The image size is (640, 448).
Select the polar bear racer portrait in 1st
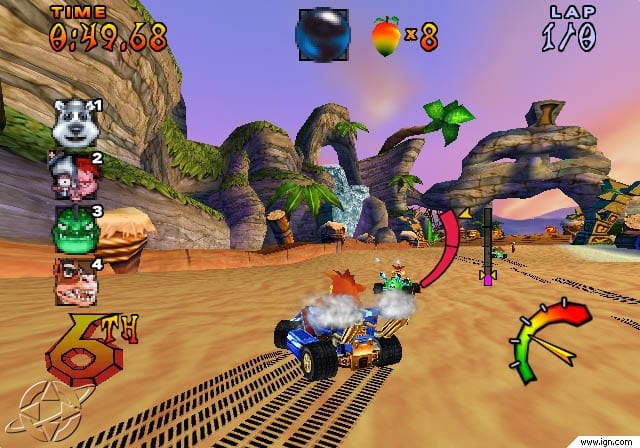(x=73, y=121)
